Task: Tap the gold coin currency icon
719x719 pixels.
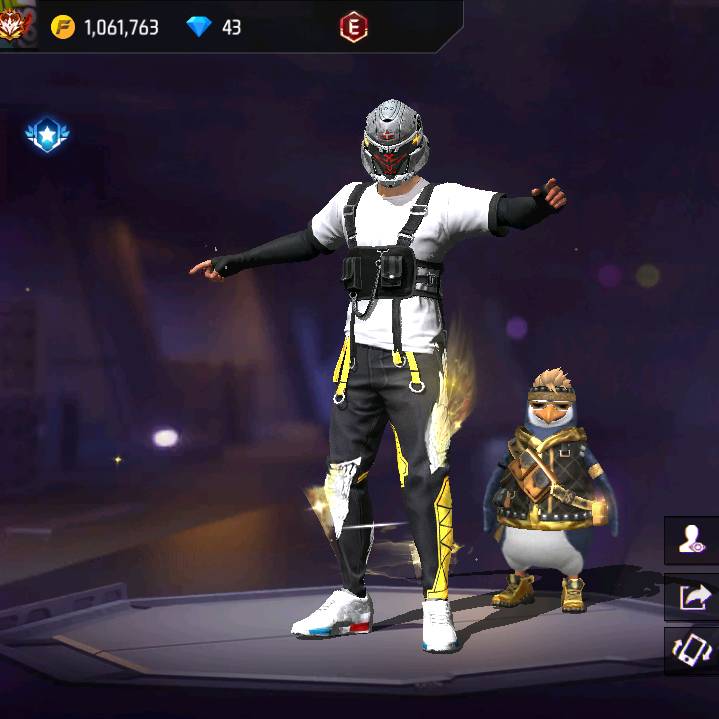Action: [x=63, y=27]
